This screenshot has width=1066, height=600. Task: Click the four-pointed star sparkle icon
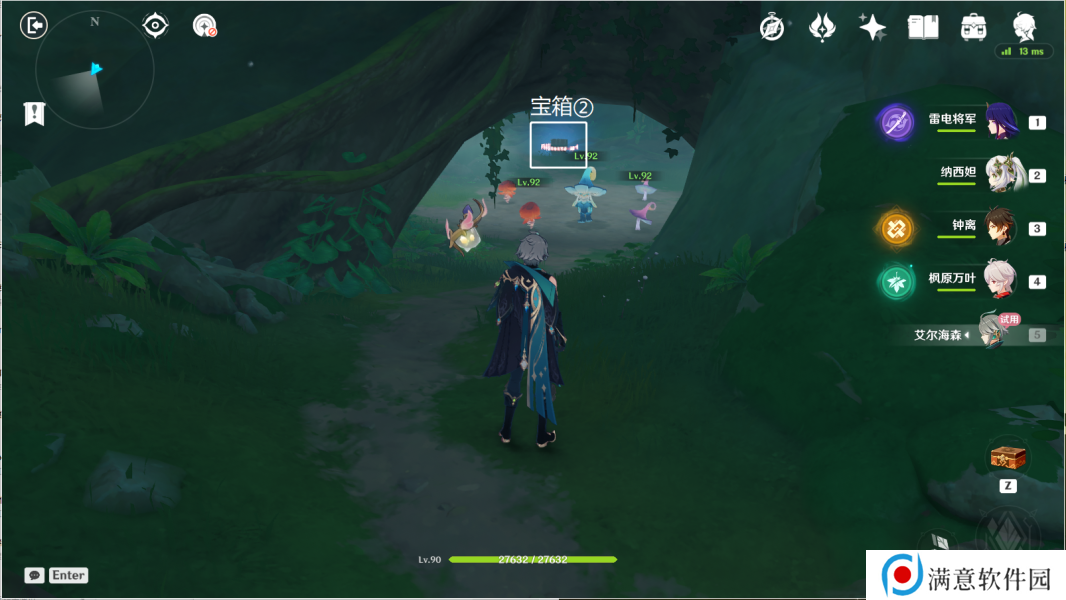click(x=872, y=28)
